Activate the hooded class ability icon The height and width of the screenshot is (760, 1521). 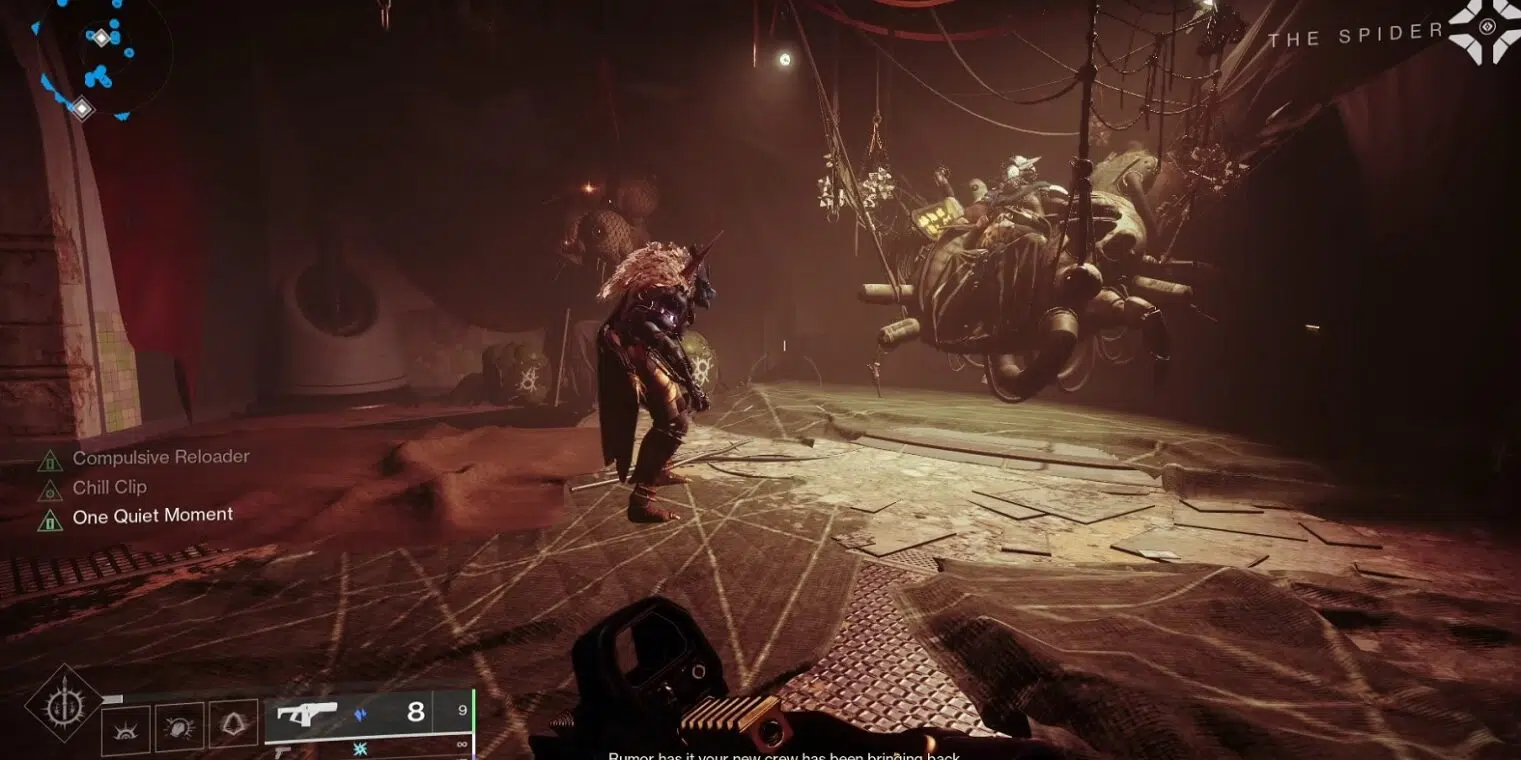click(x=233, y=725)
